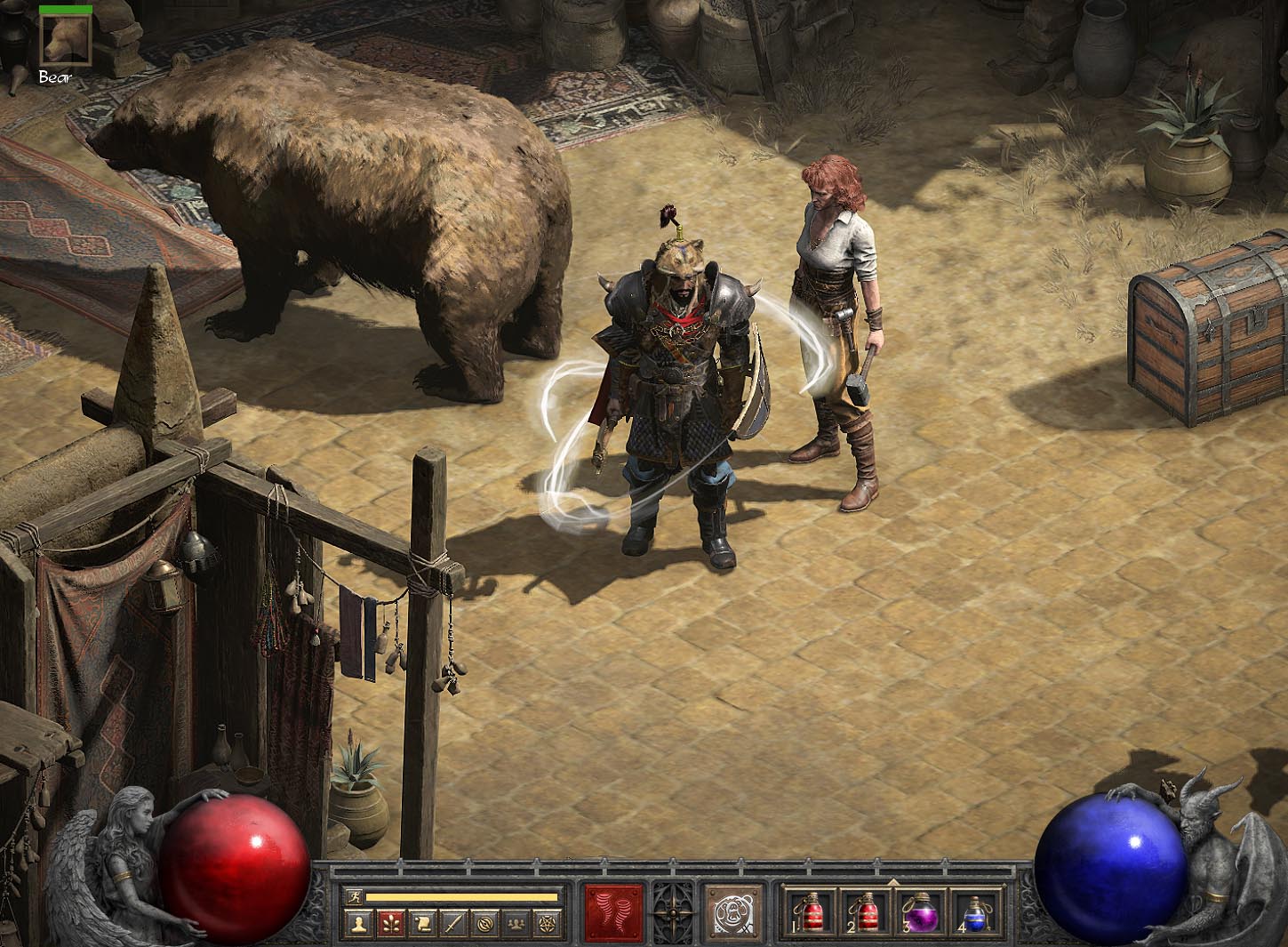Expand the potion belt arrow
This screenshot has width=1288, height=947.
tap(892, 882)
